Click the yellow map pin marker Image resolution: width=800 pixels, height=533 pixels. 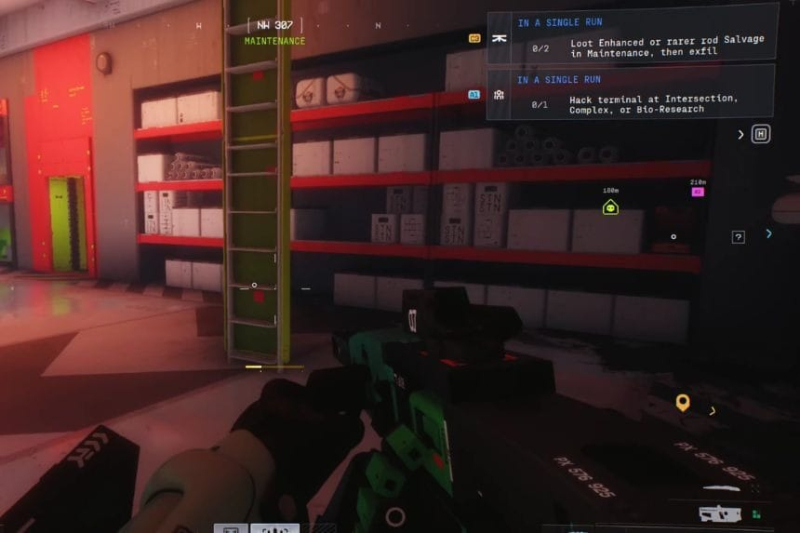[x=682, y=402]
